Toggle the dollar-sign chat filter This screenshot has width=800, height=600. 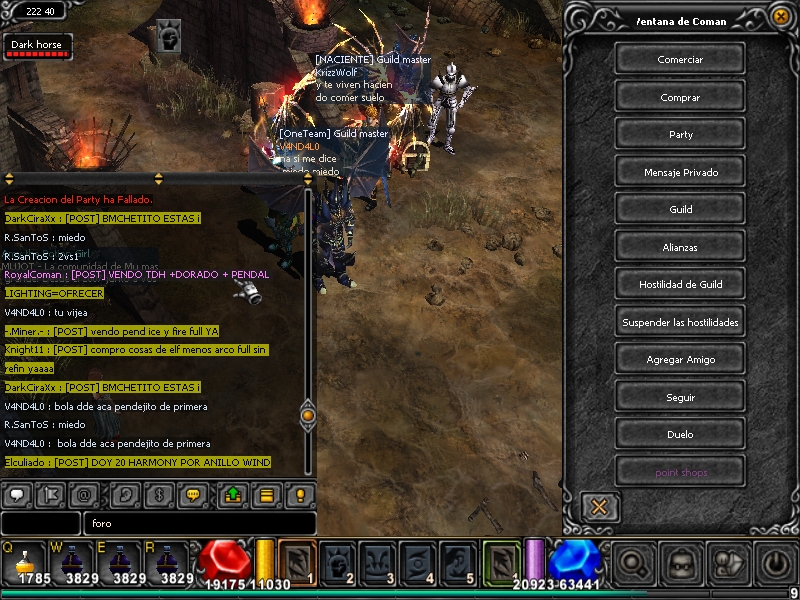tap(156, 494)
